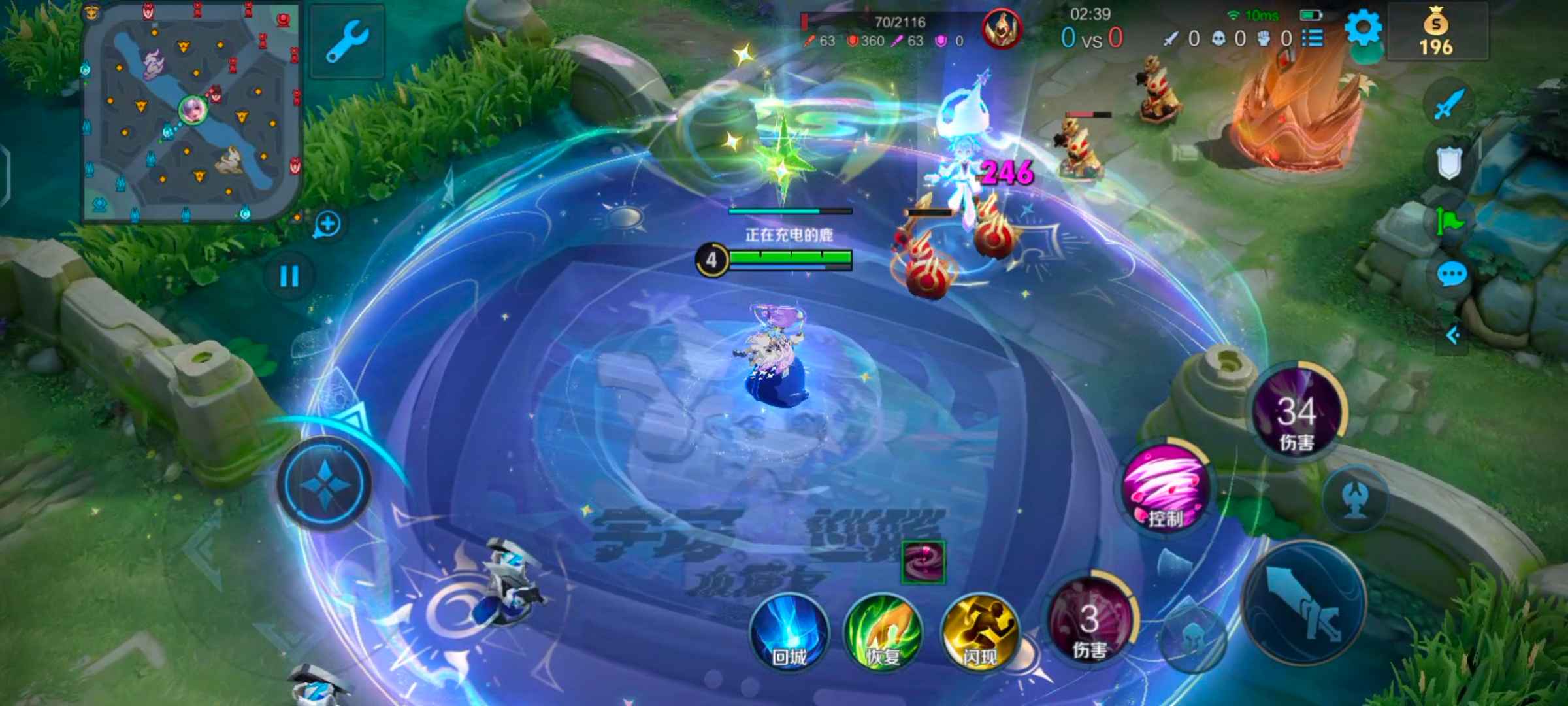Open the gold shop showing 196
Image resolution: width=1568 pixels, height=706 pixels.
1436,34
